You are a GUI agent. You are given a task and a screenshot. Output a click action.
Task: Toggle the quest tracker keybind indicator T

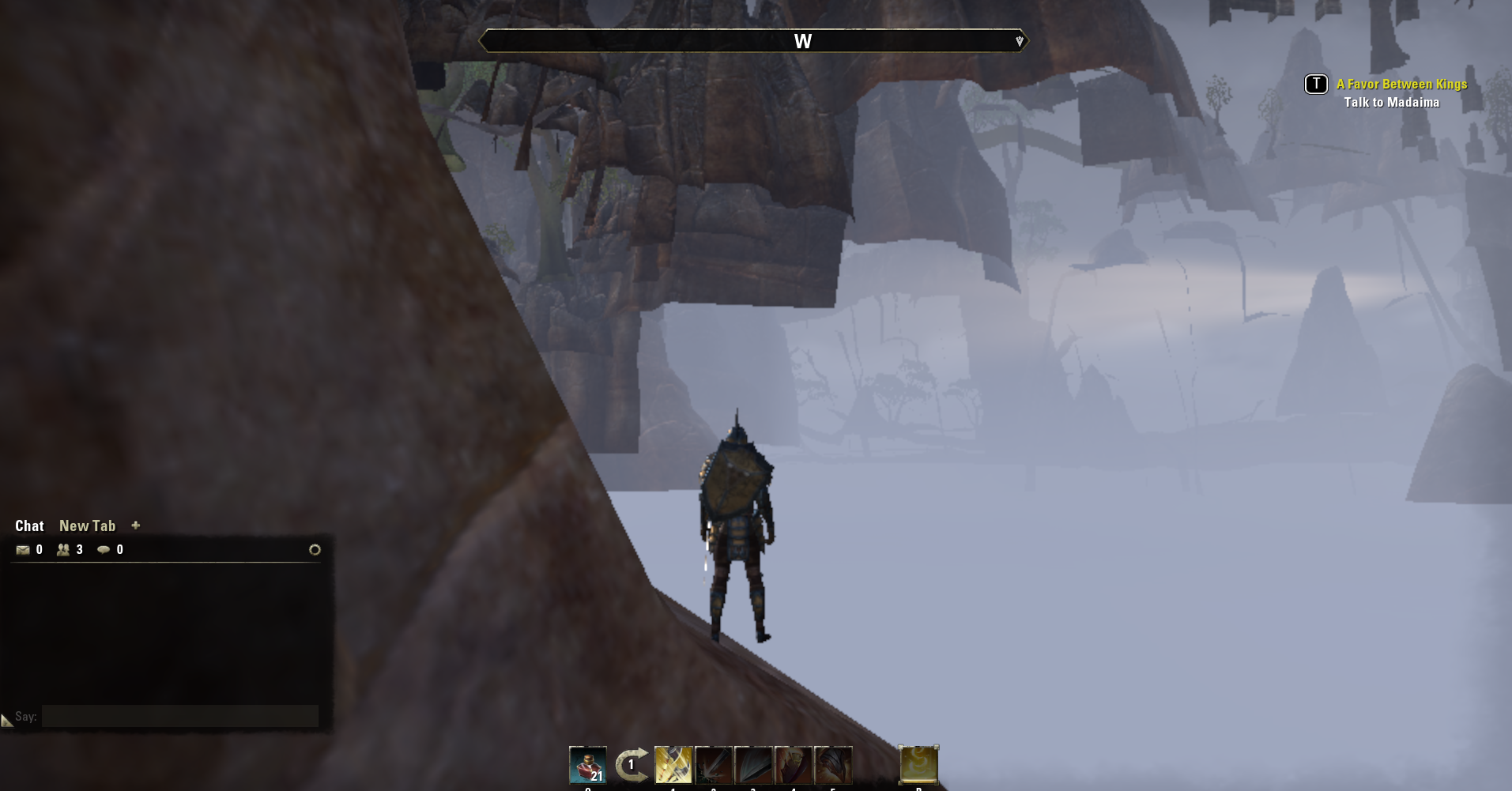(1315, 84)
